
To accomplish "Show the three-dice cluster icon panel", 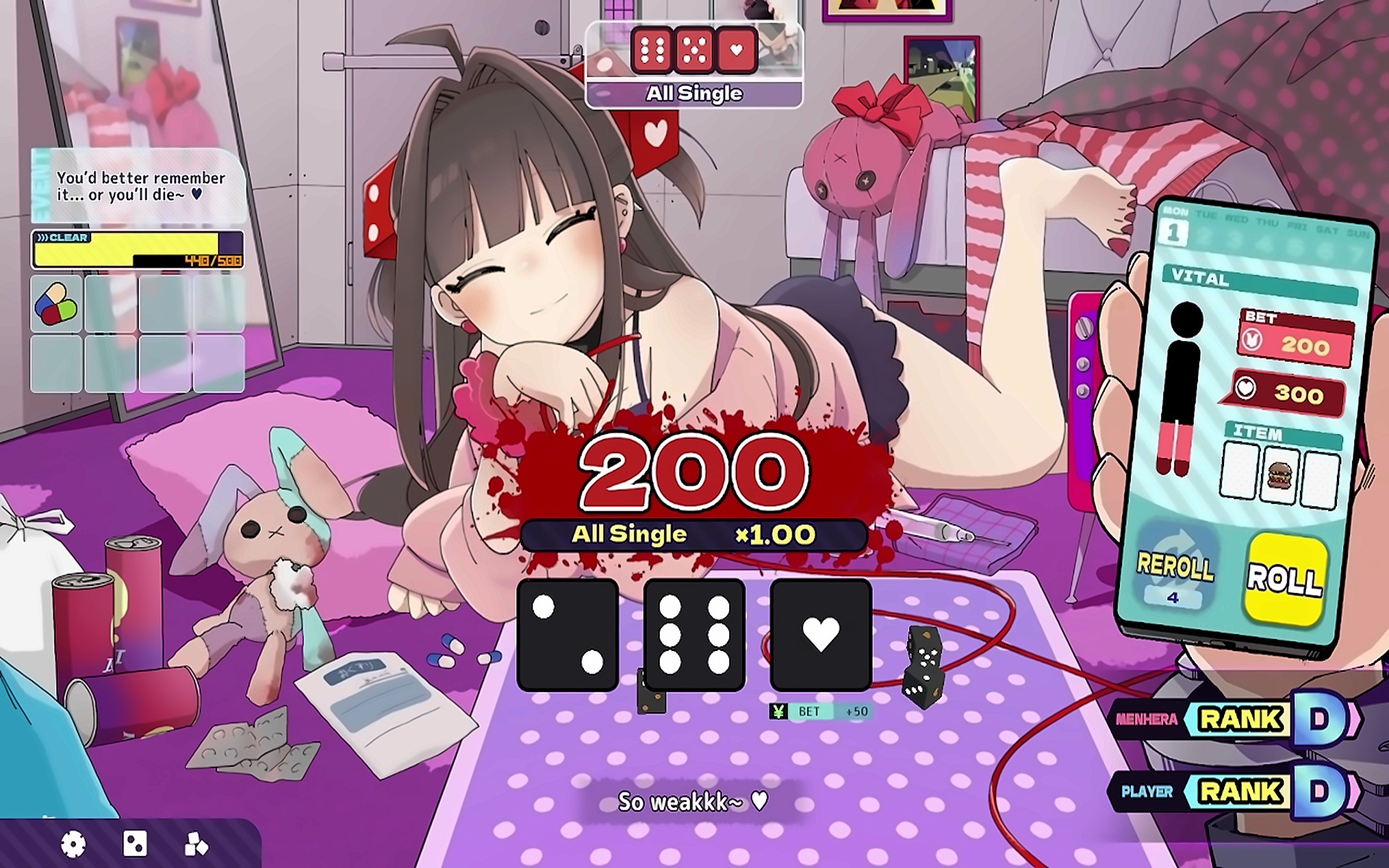I will point(196,844).
